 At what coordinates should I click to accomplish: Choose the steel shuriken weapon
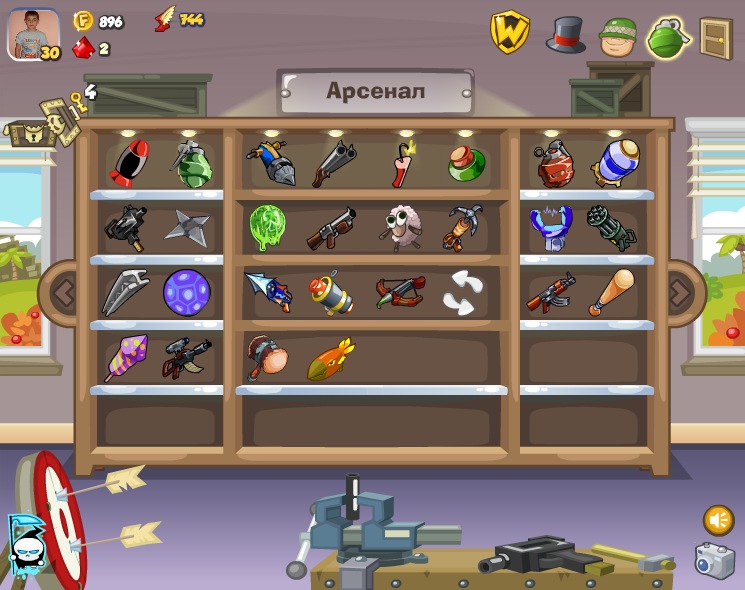click(187, 228)
